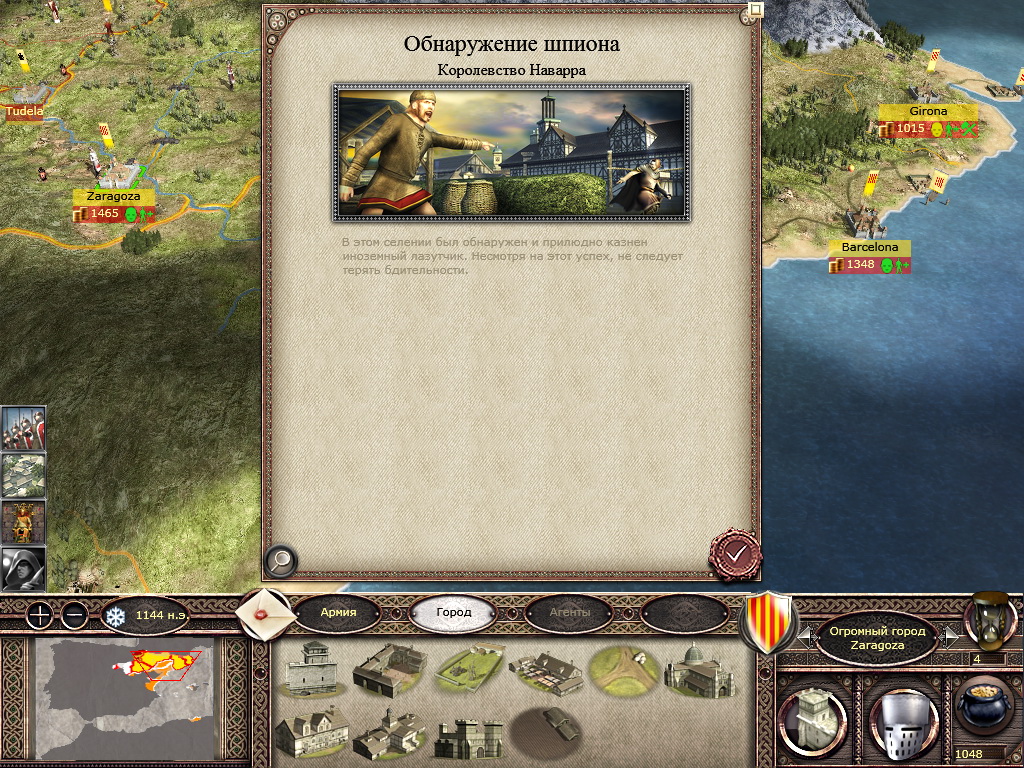Image resolution: width=1024 pixels, height=768 pixels.
Task: Open the enthroned king notification thumbnail
Action: coord(23,522)
